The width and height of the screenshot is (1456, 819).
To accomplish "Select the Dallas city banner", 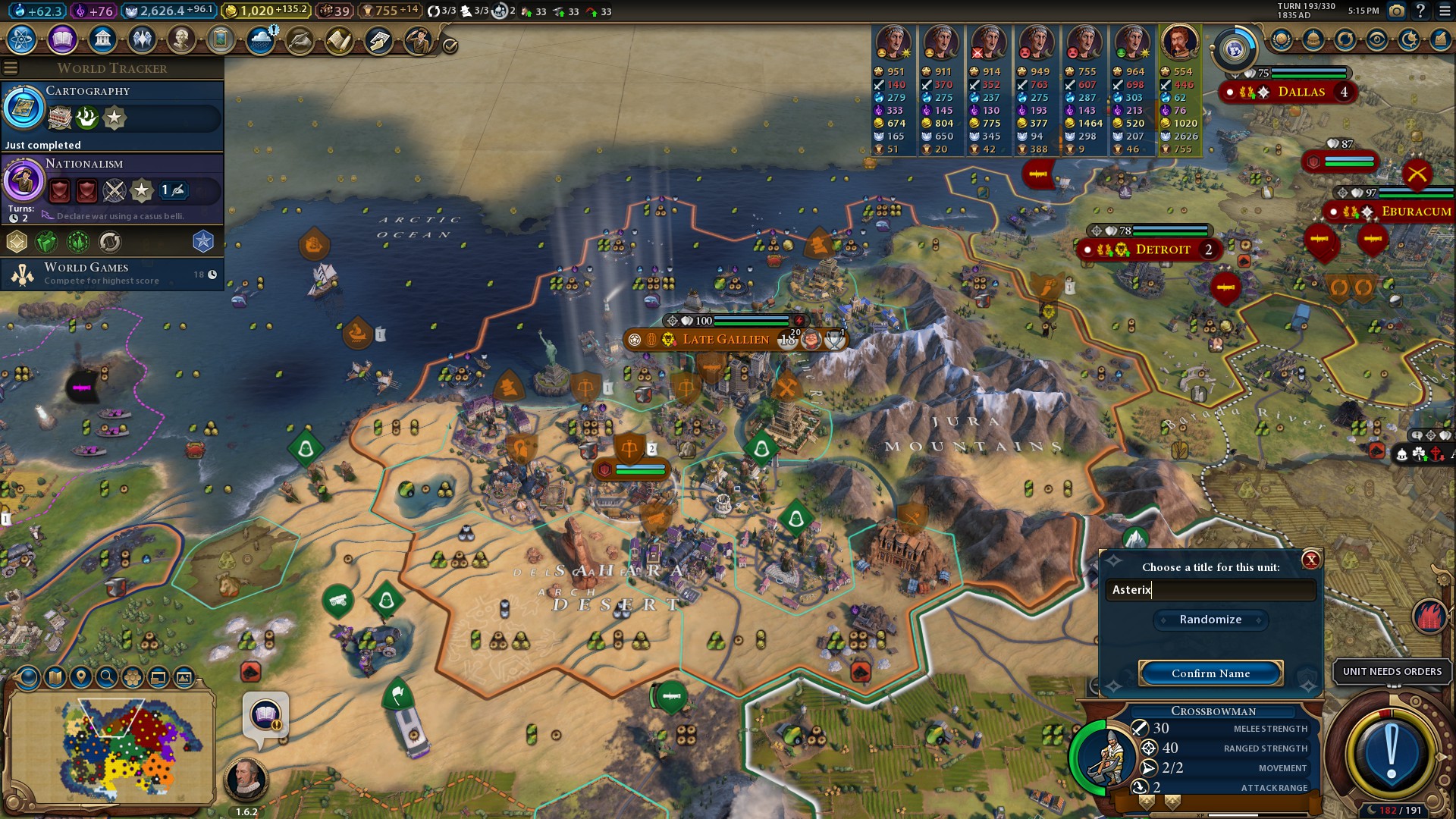I will tap(1301, 92).
